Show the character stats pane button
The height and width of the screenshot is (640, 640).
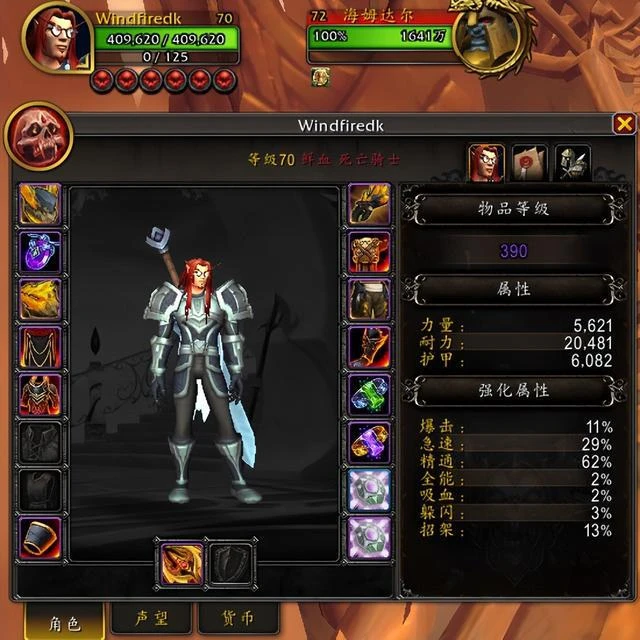coord(487,162)
